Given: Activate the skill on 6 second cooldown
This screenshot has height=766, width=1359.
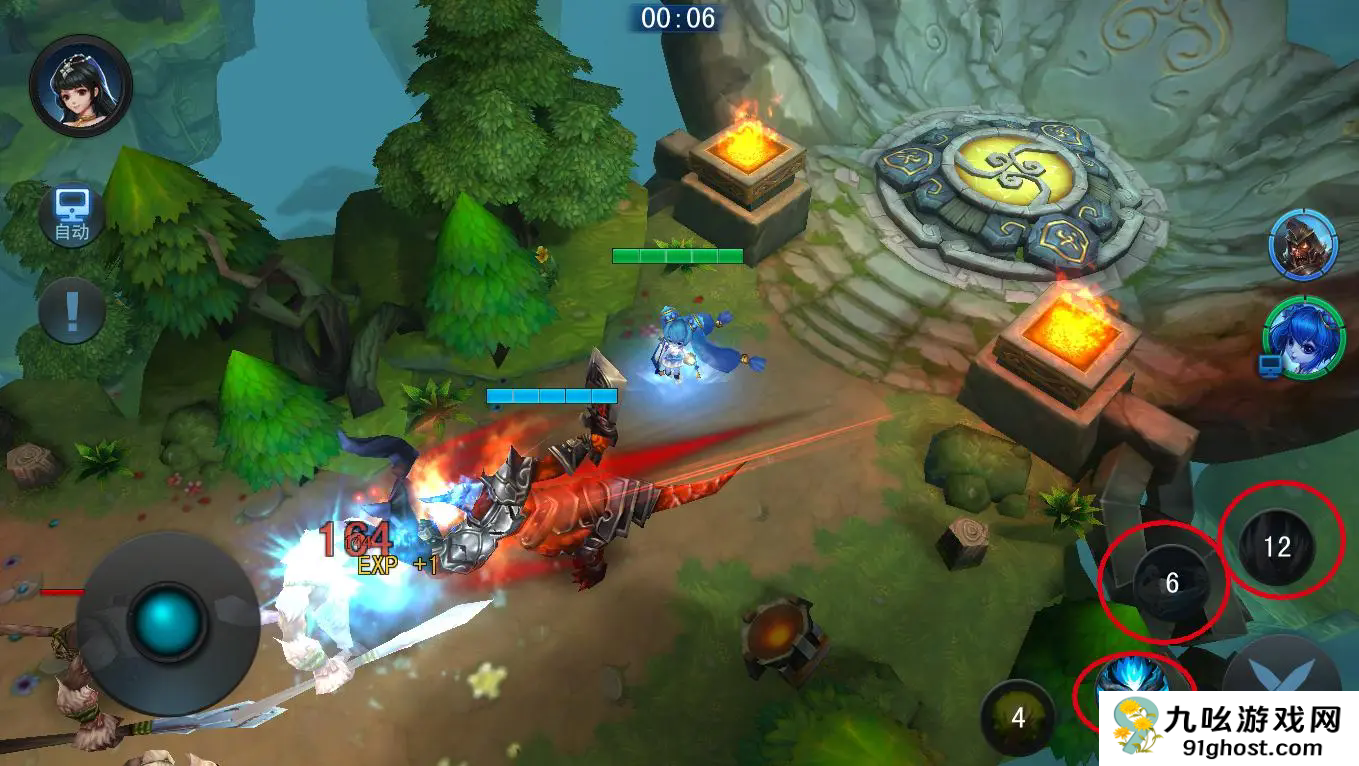Looking at the screenshot, I should point(1172,582).
